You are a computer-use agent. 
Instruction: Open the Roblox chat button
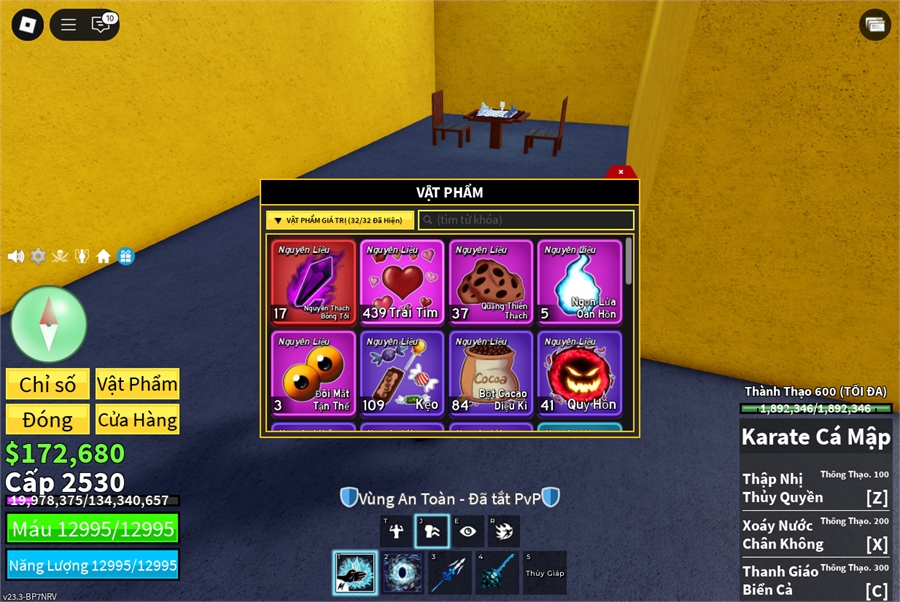point(101,24)
